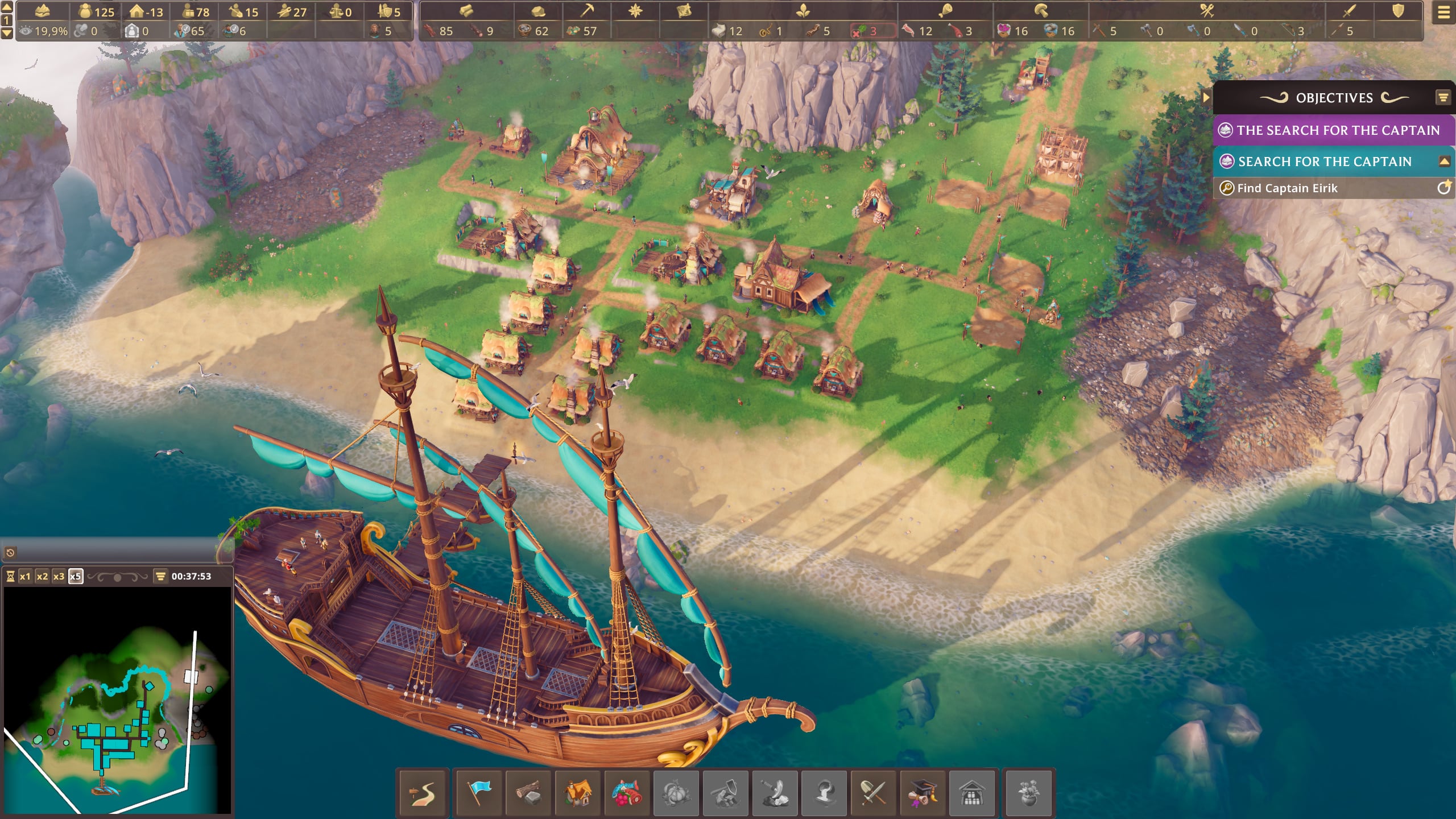The width and height of the screenshot is (1456, 819).
Task: Collapse the Objectives panel with the arrow
Action: tap(1206, 97)
